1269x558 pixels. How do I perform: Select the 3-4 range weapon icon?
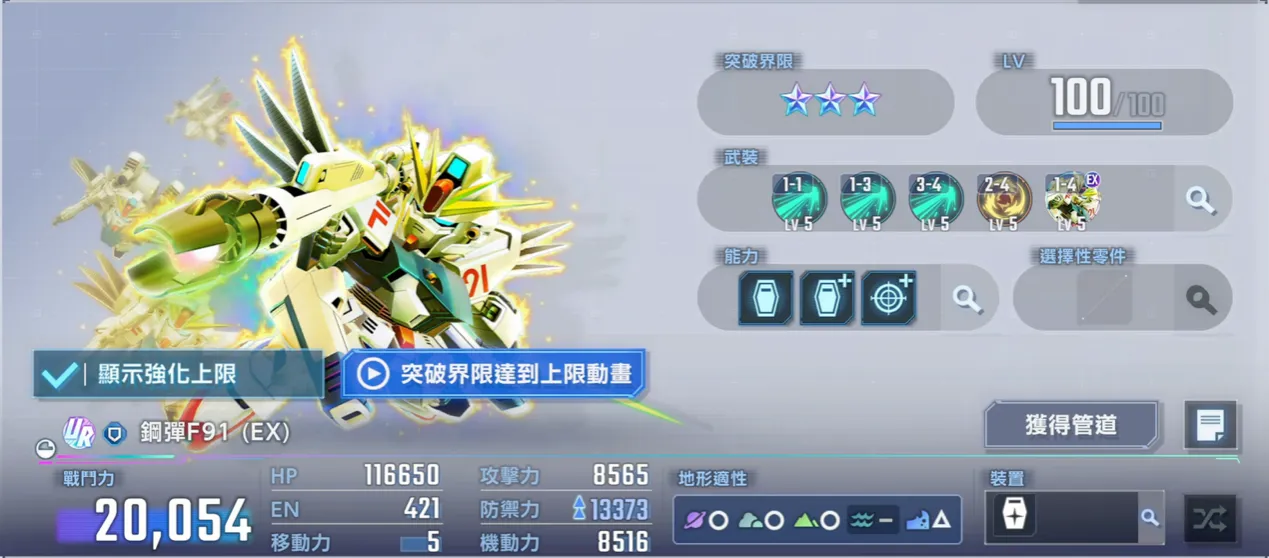935,199
